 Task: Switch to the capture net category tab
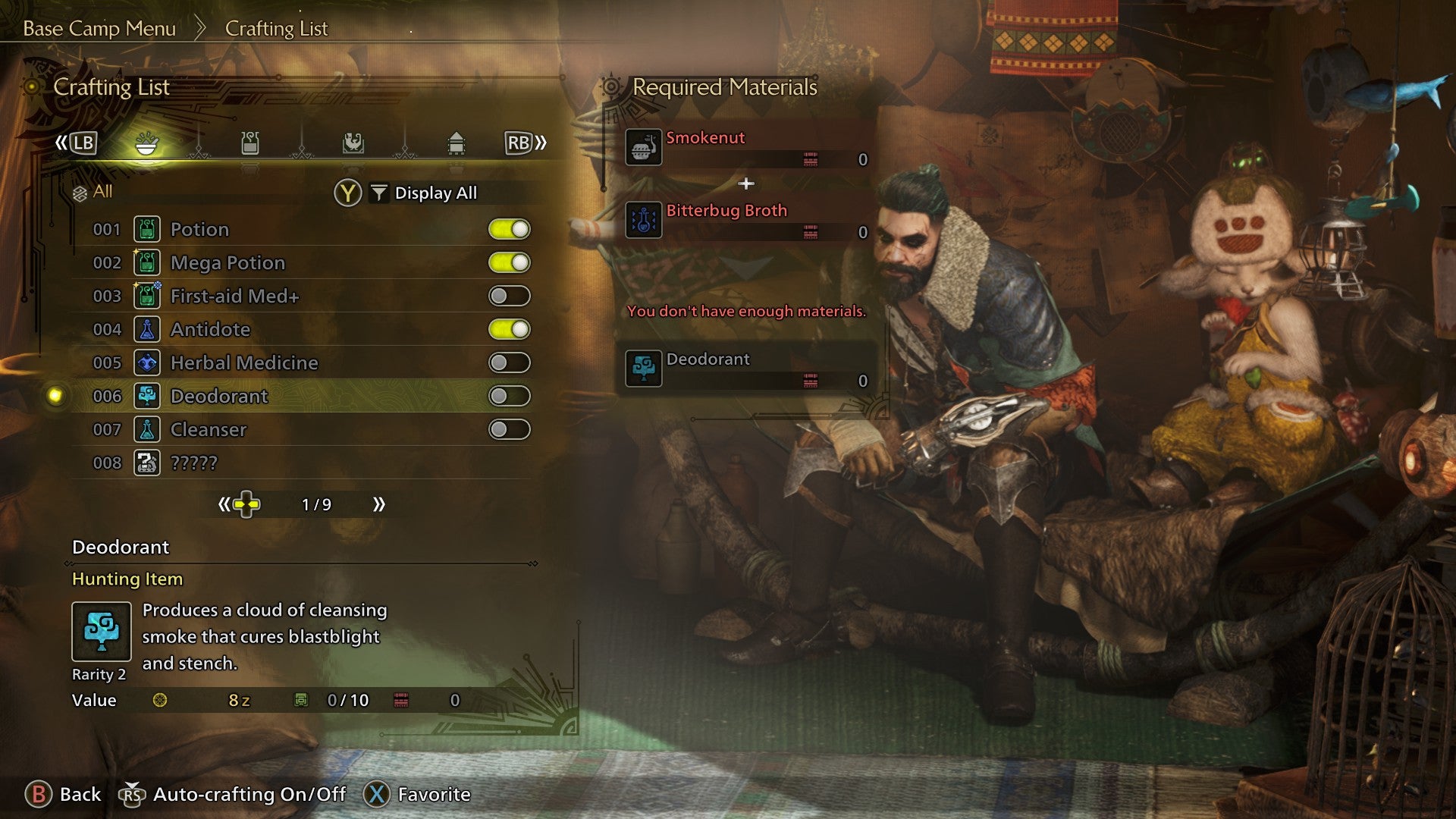(x=353, y=143)
